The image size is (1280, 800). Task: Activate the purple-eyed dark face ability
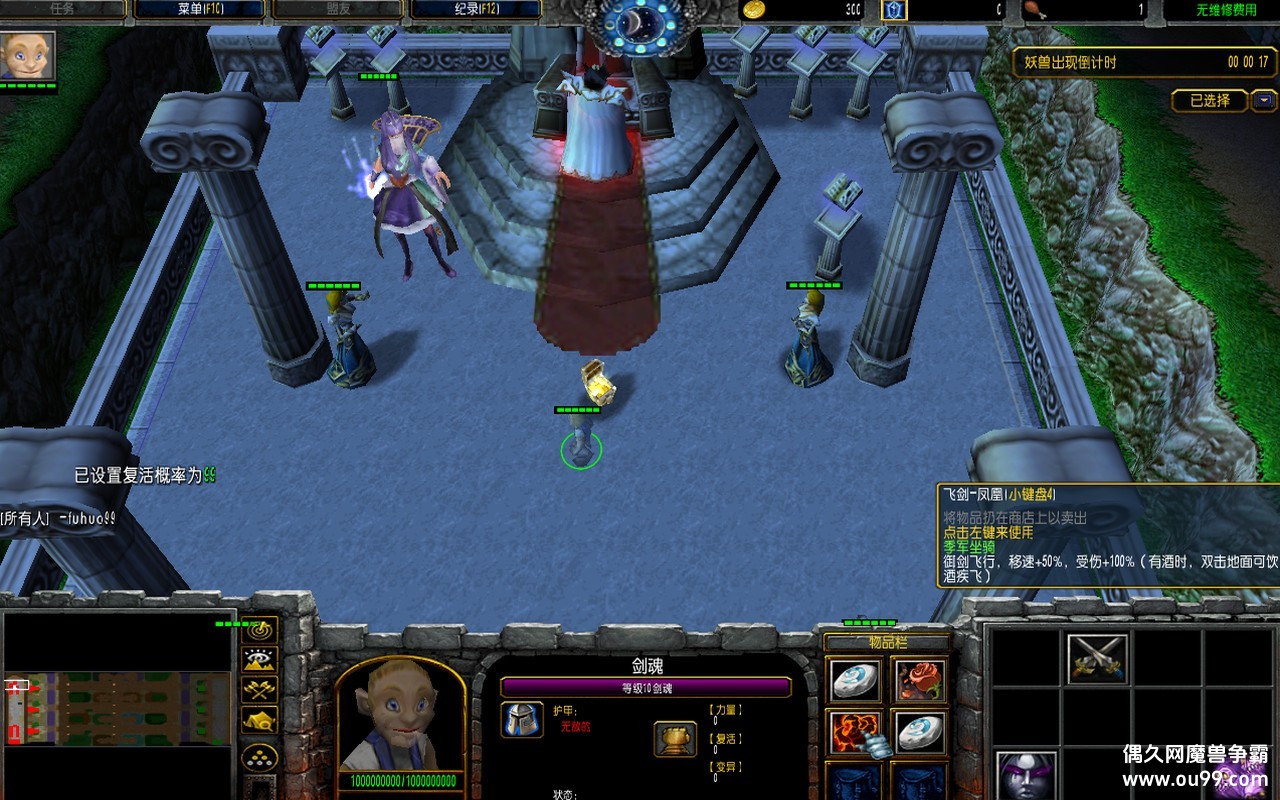pos(1026,777)
